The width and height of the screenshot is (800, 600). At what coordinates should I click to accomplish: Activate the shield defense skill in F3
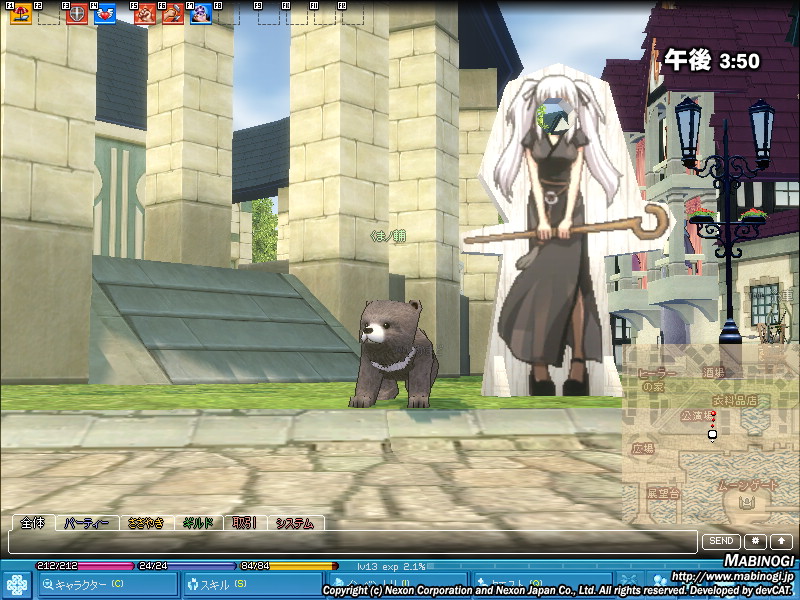(75, 14)
